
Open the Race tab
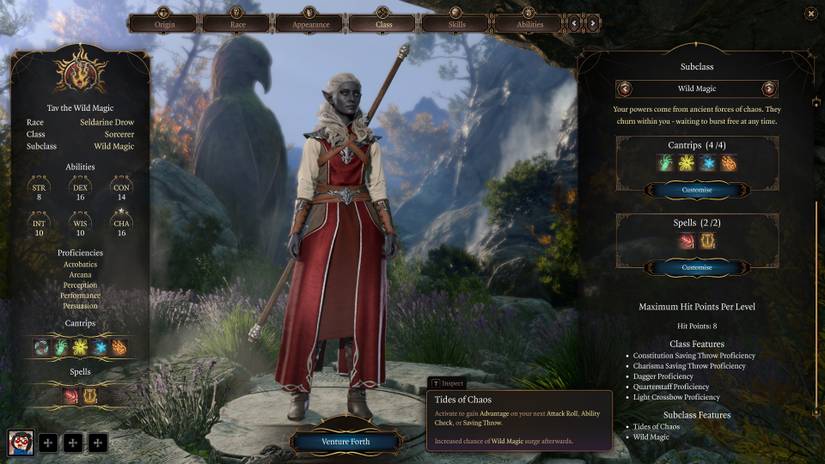pyautogui.click(x=236, y=23)
